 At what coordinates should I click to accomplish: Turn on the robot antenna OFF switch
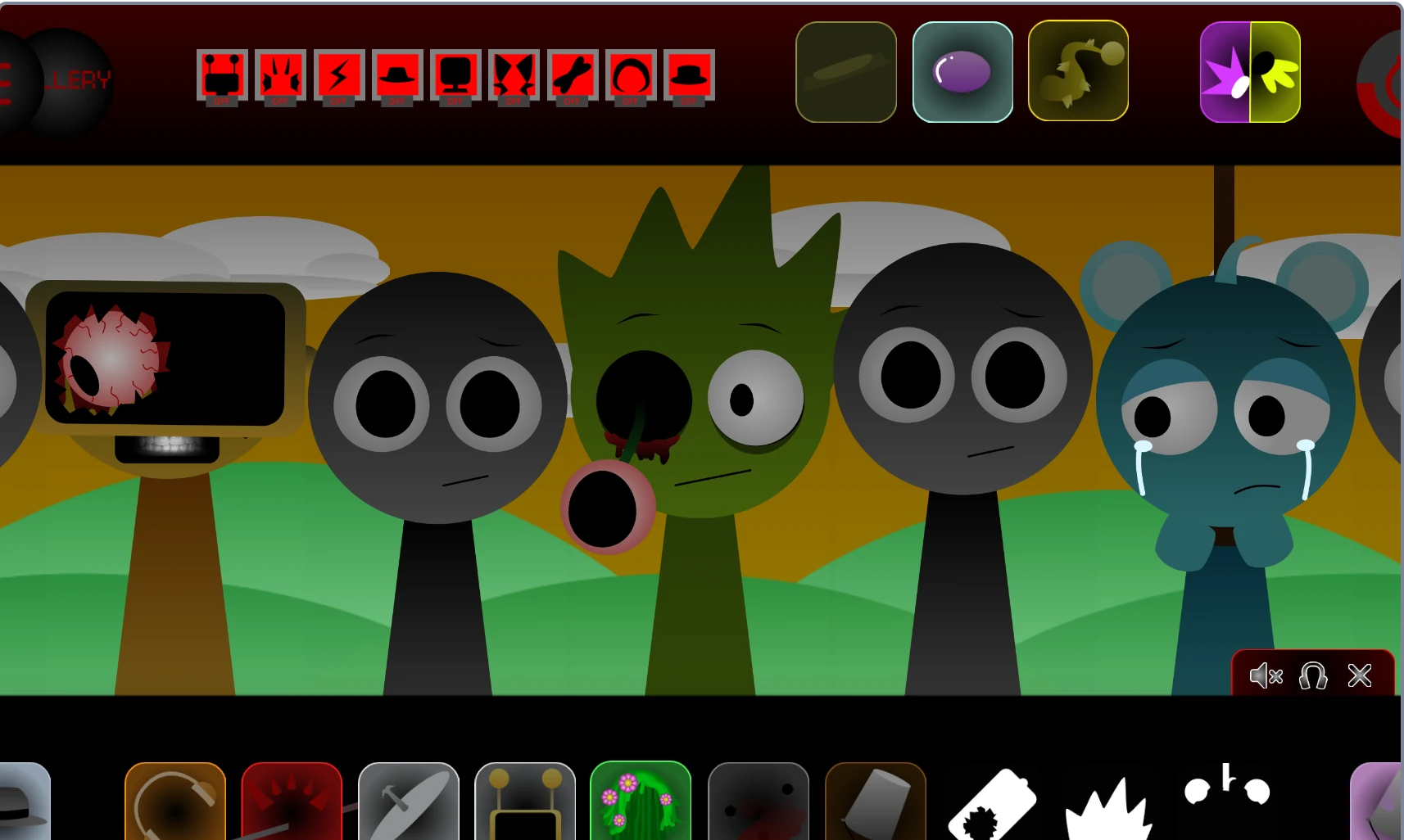(x=223, y=76)
